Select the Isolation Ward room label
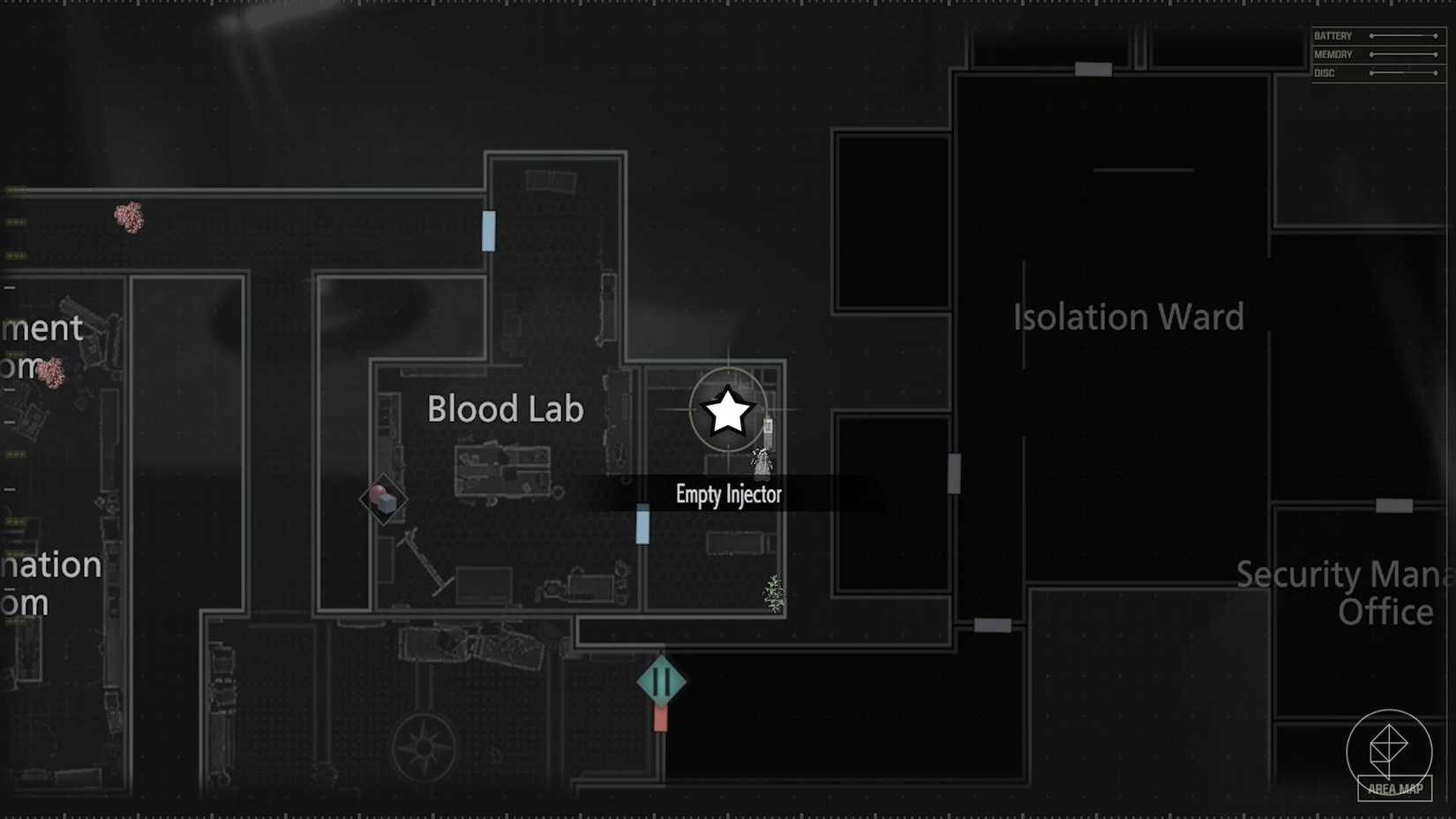This screenshot has width=1456, height=819. 1128,316
